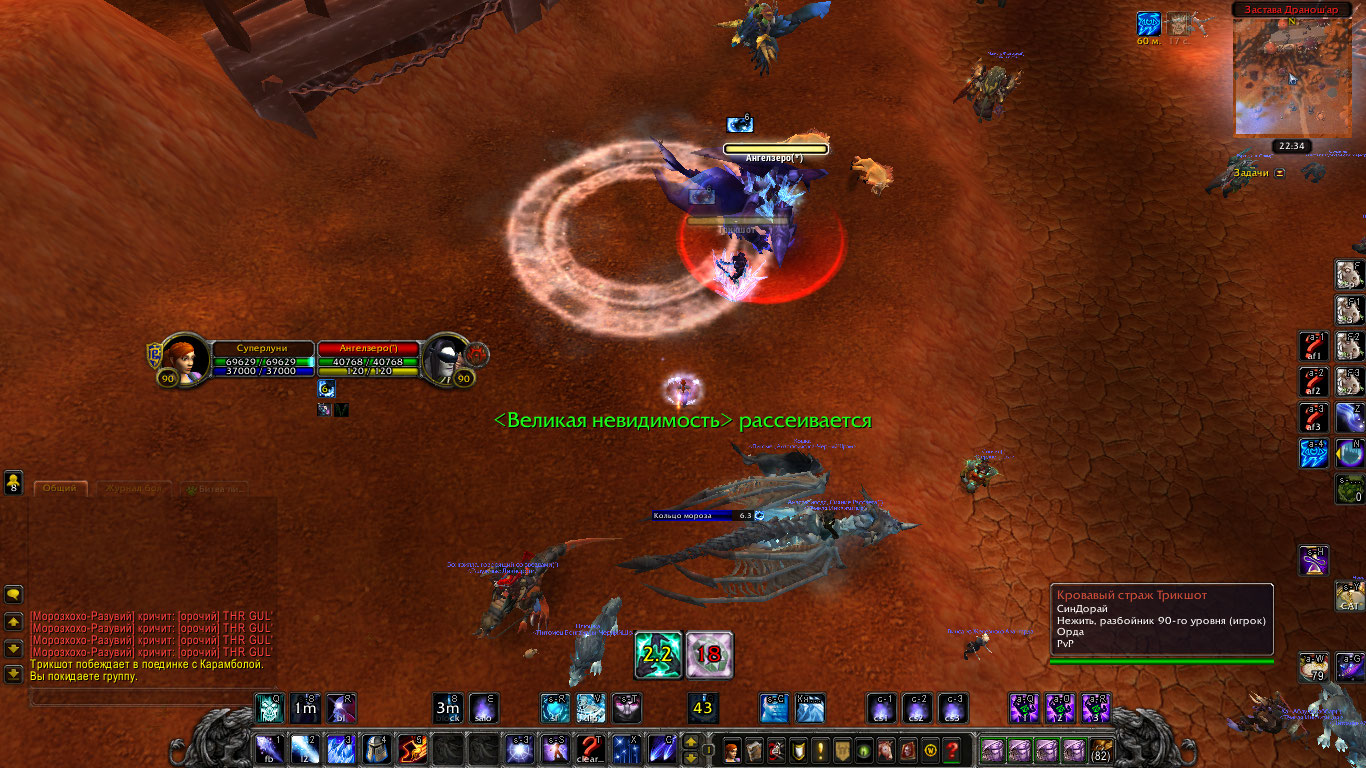Image resolution: width=1366 pixels, height=768 pixels.
Task: Use the red question mark 'clear' macro
Action: pos(592,748)
